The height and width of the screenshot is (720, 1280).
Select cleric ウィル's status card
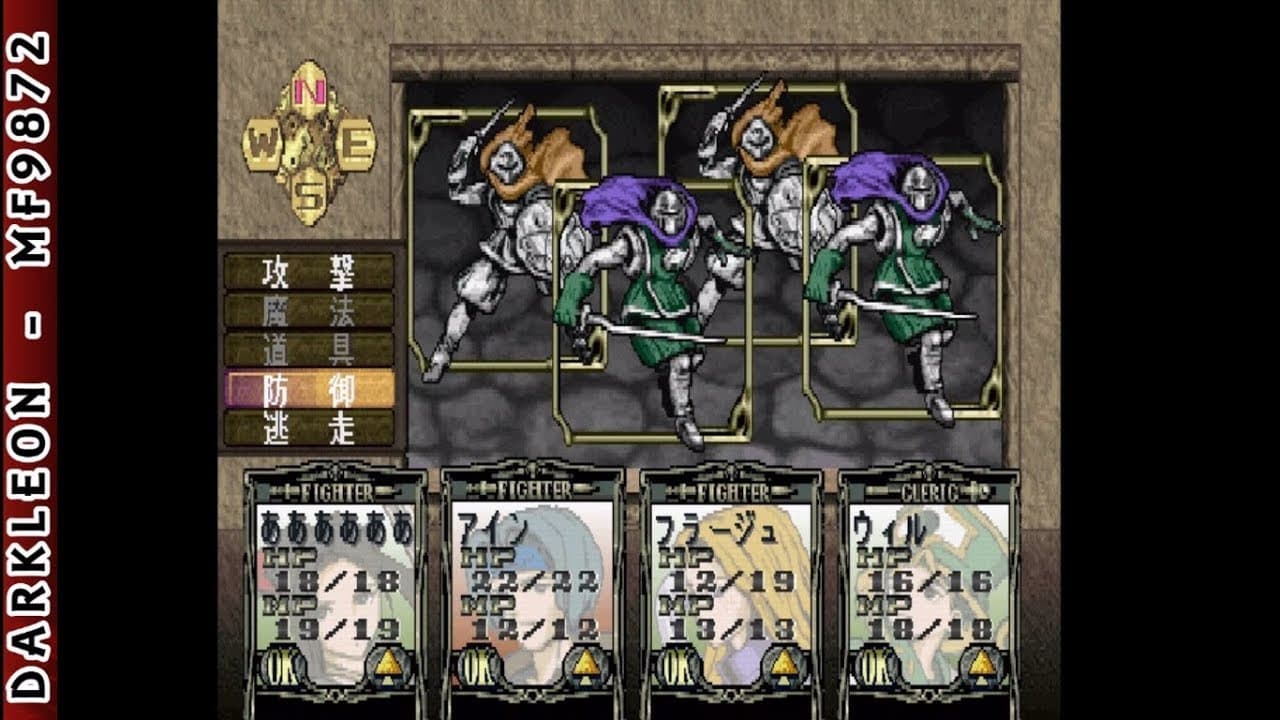tap(928, 580)
